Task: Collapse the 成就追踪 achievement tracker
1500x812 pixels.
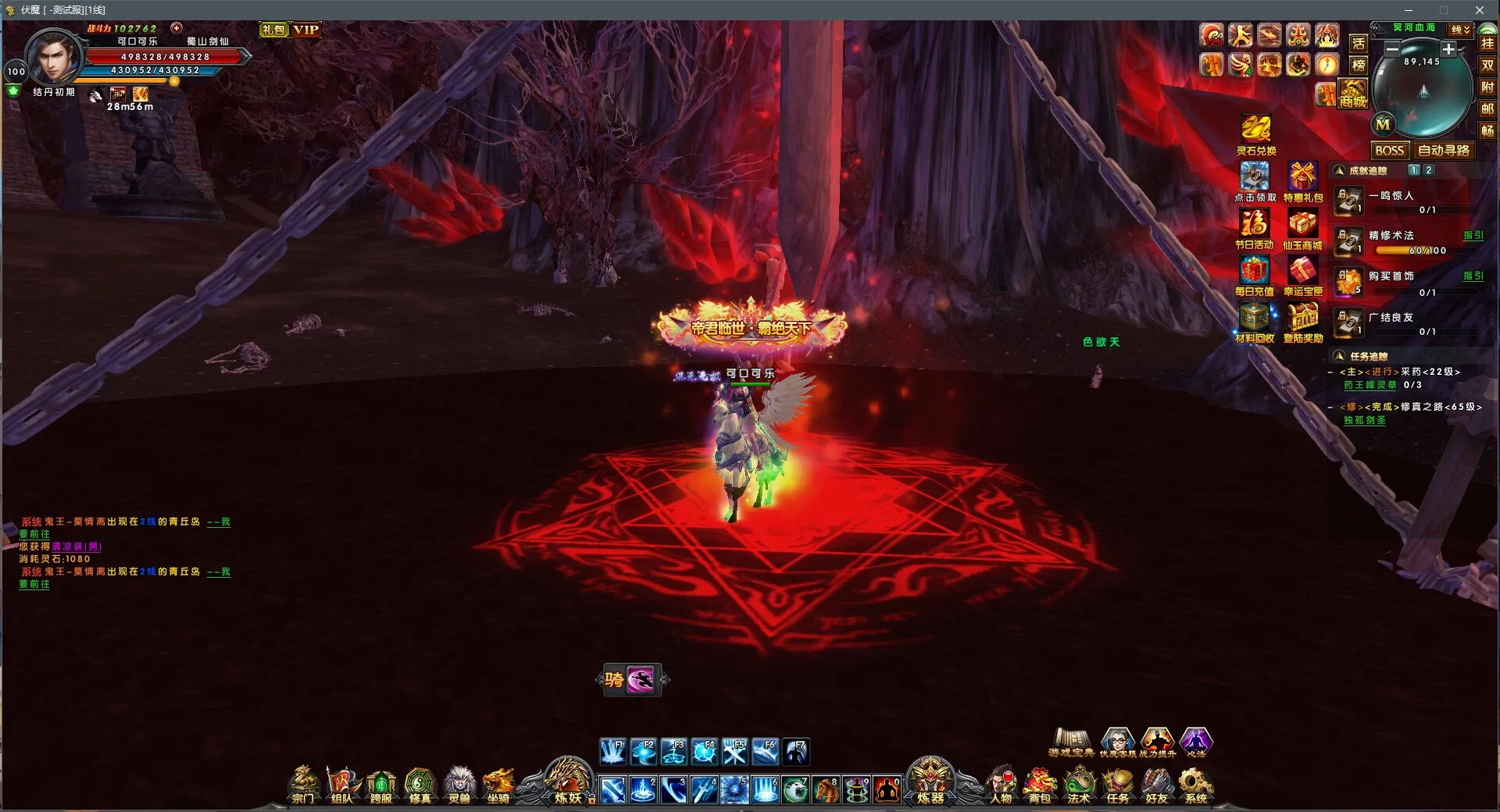Action: coord(1339,169)
